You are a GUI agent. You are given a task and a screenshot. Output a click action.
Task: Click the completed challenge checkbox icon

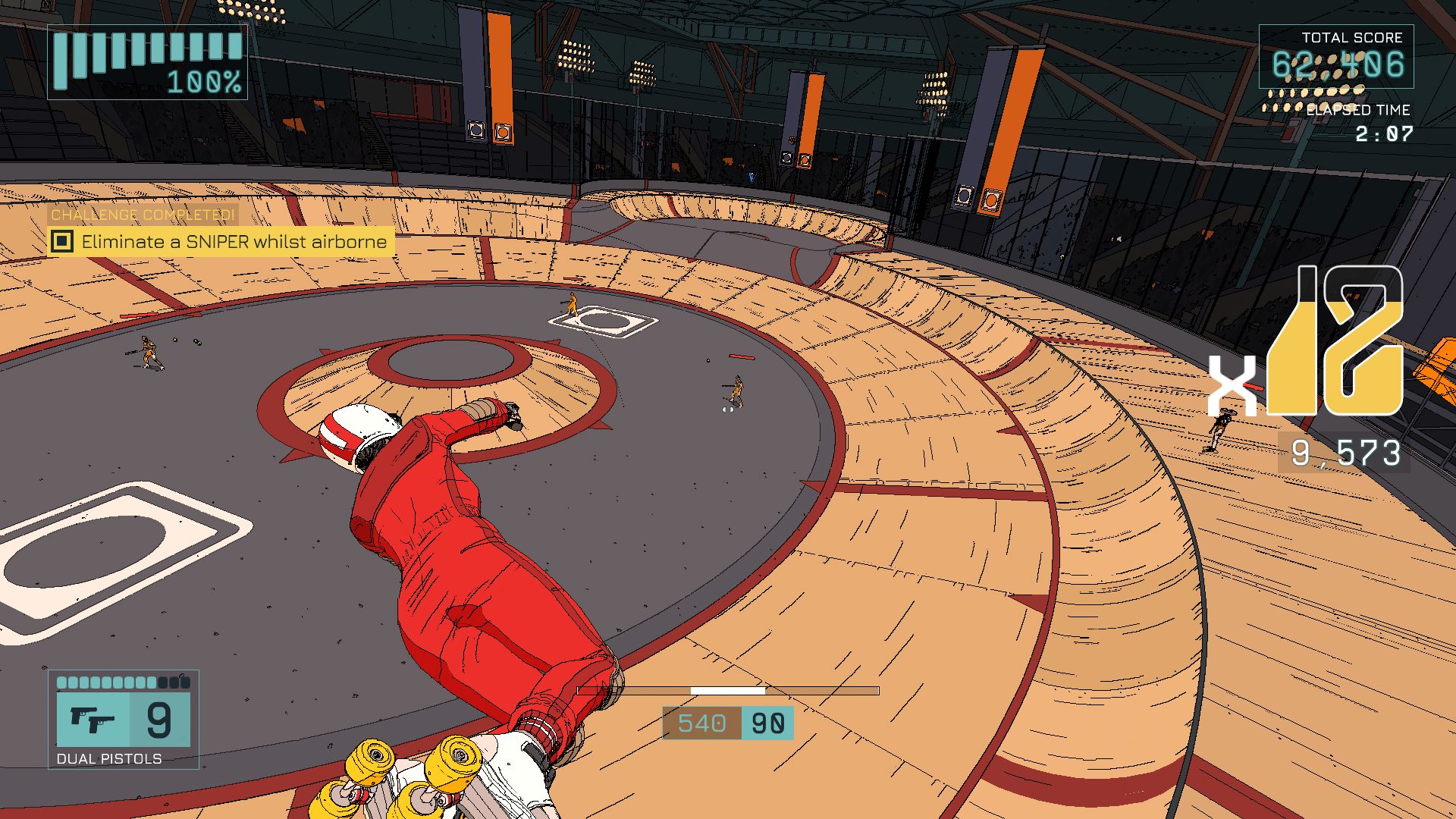pos(62,242)
